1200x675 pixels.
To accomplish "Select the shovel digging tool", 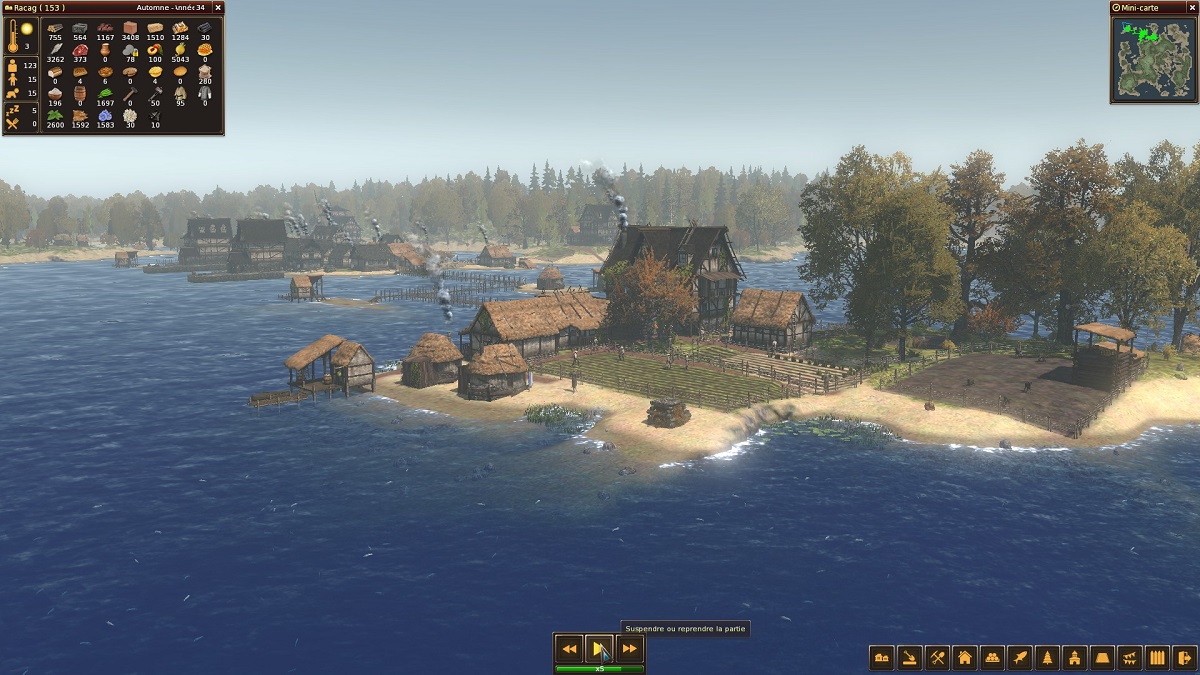I will pos(910,658).
